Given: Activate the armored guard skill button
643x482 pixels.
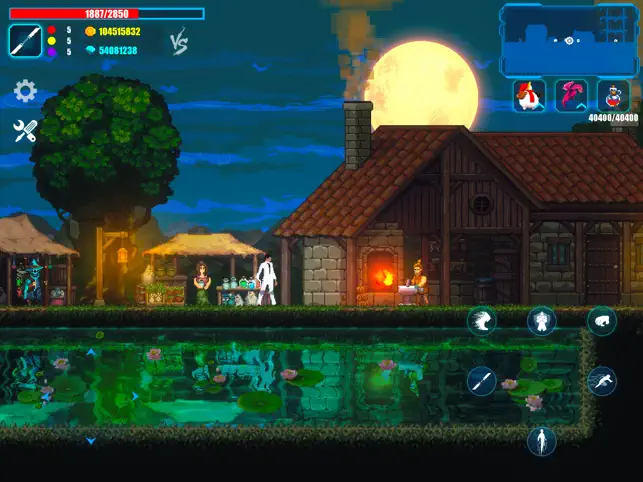Looking at the screenshot, I should (x=542, y=321).
